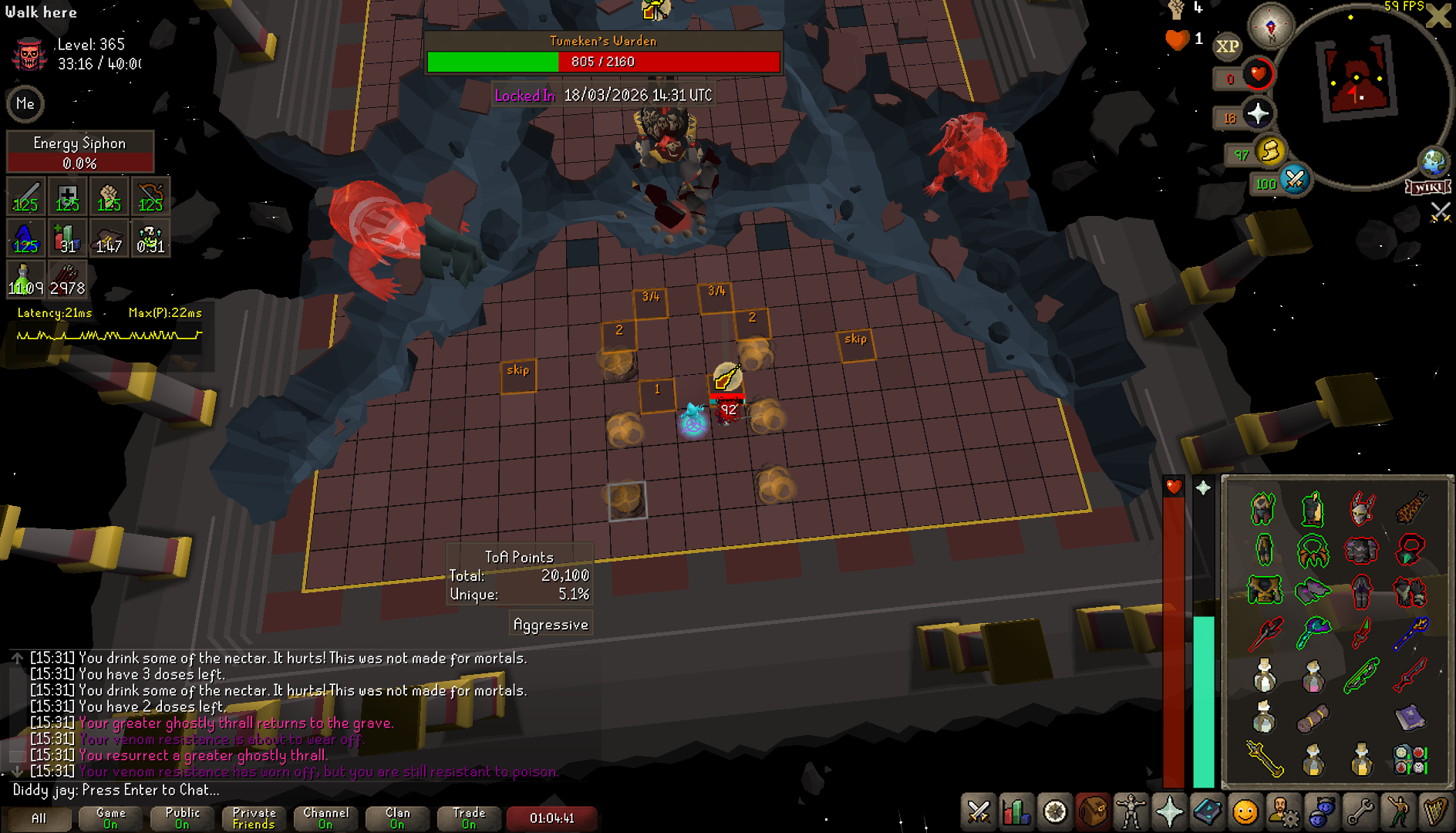Open the Clan chat filter tab
Viewport: 1456px width, 833px height.
tap(397, 818)
